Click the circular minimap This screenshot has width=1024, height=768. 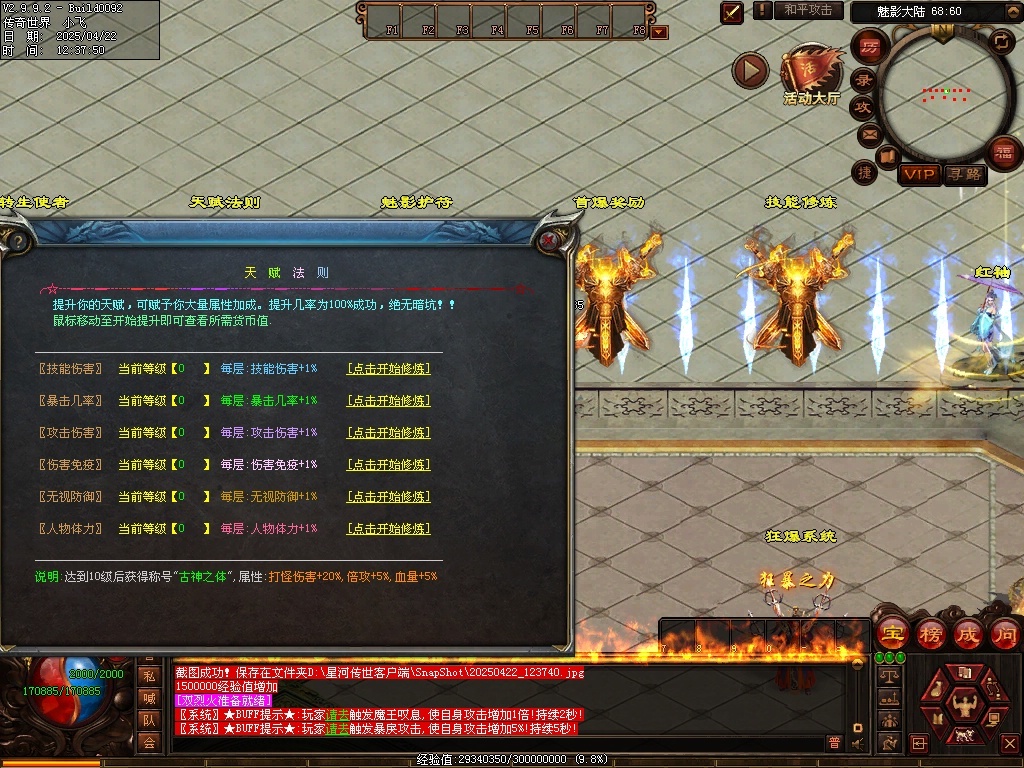pos(942,93)
